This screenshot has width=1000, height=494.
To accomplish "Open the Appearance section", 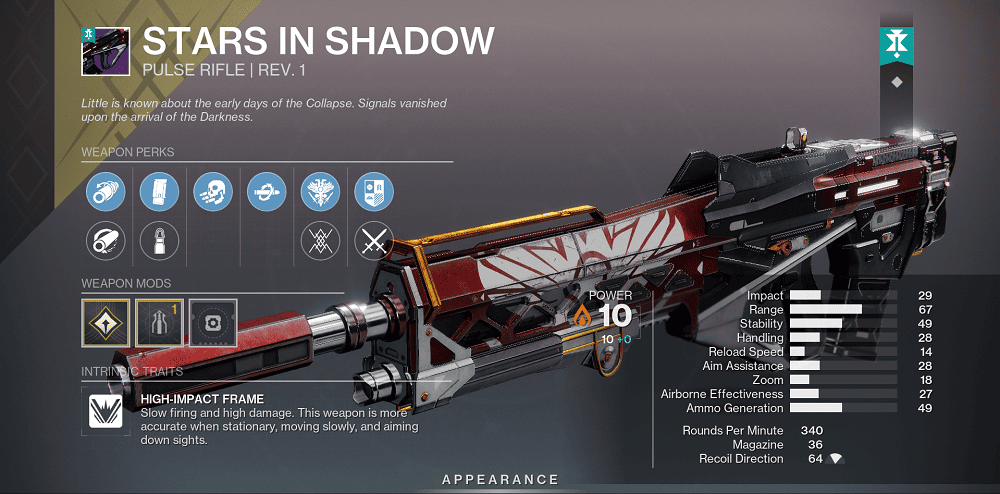I will (x=500, y=480).
